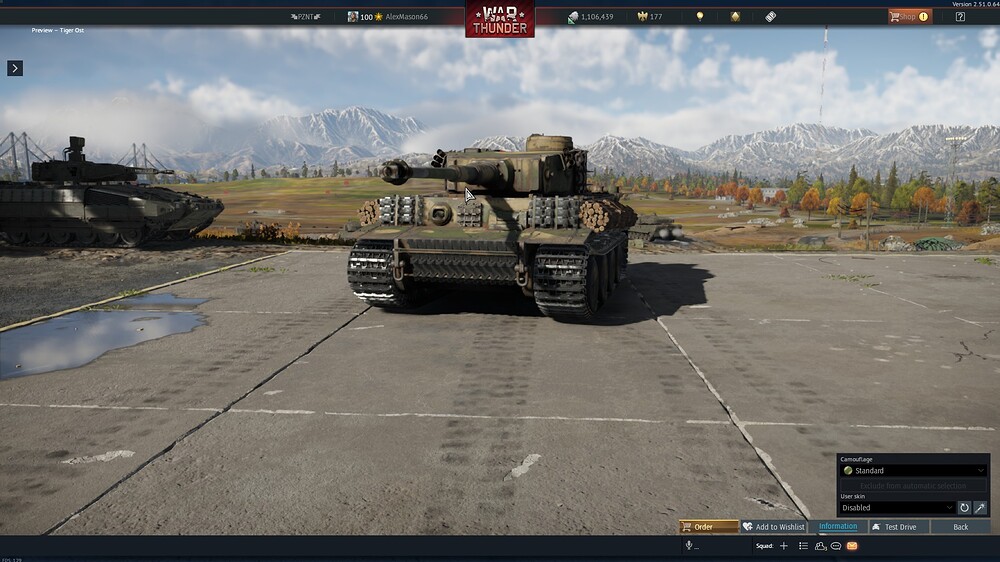Add a squad member with plus icon
This screenshot has height=562, width=1000.
click(x=784, y=546)
